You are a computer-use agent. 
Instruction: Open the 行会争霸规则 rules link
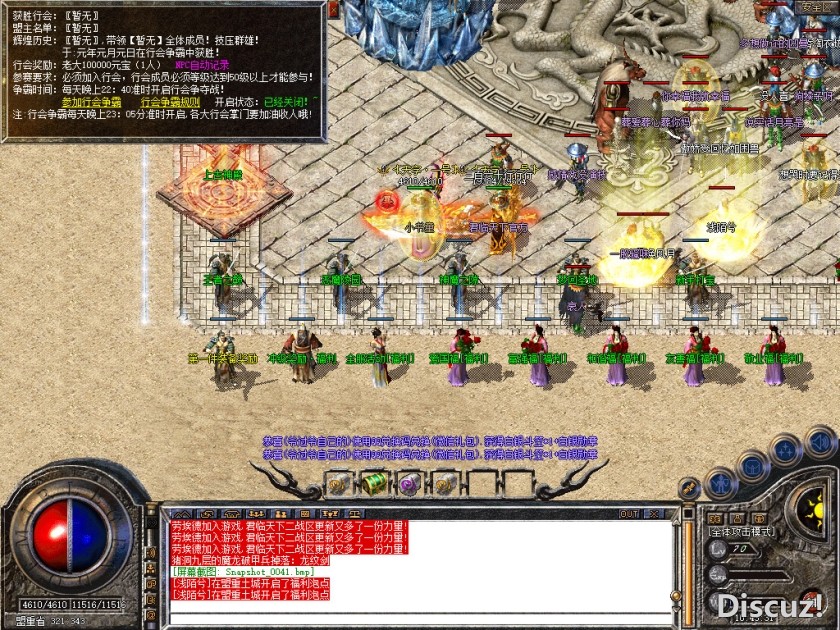pos(172,102)
